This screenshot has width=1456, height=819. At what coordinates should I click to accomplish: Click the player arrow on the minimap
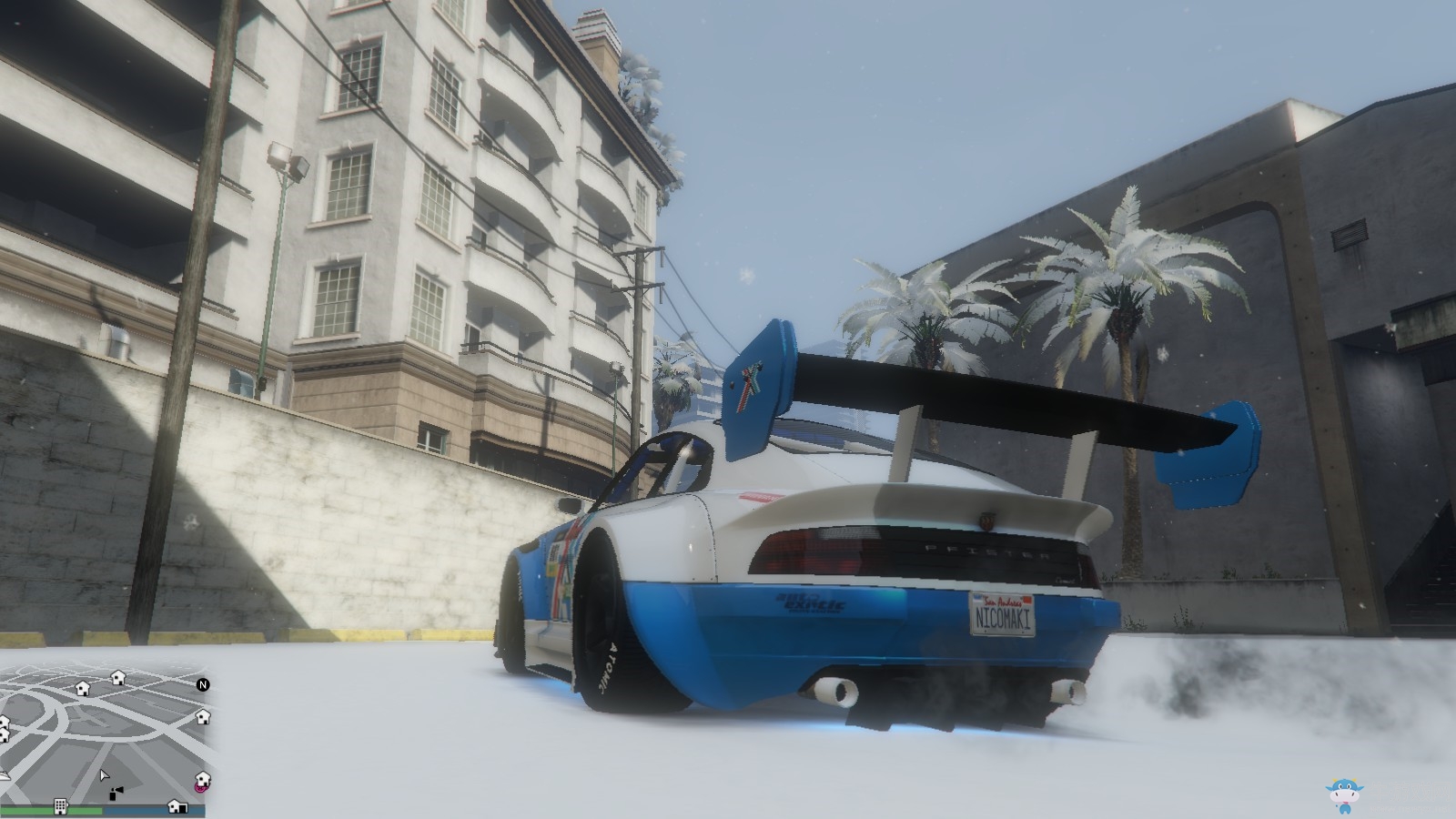pos(104,775)
